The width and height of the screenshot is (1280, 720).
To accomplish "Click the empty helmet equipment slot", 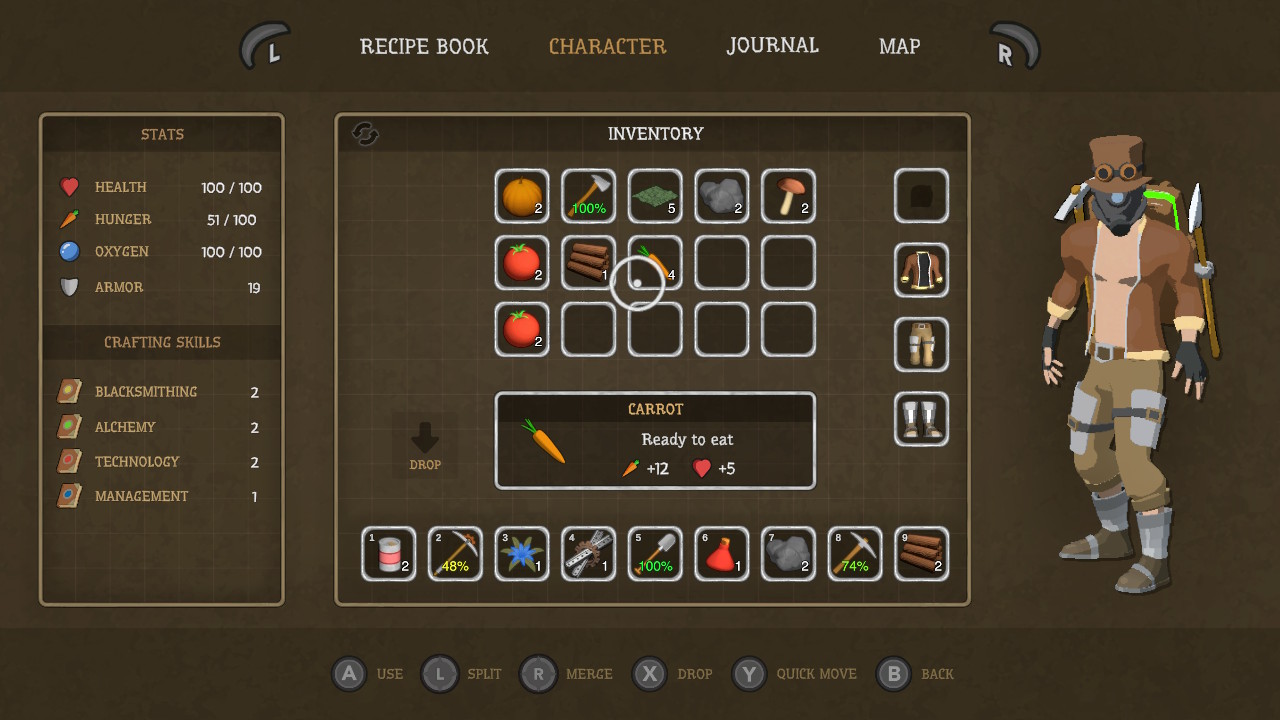I will [x=921, y=196].
